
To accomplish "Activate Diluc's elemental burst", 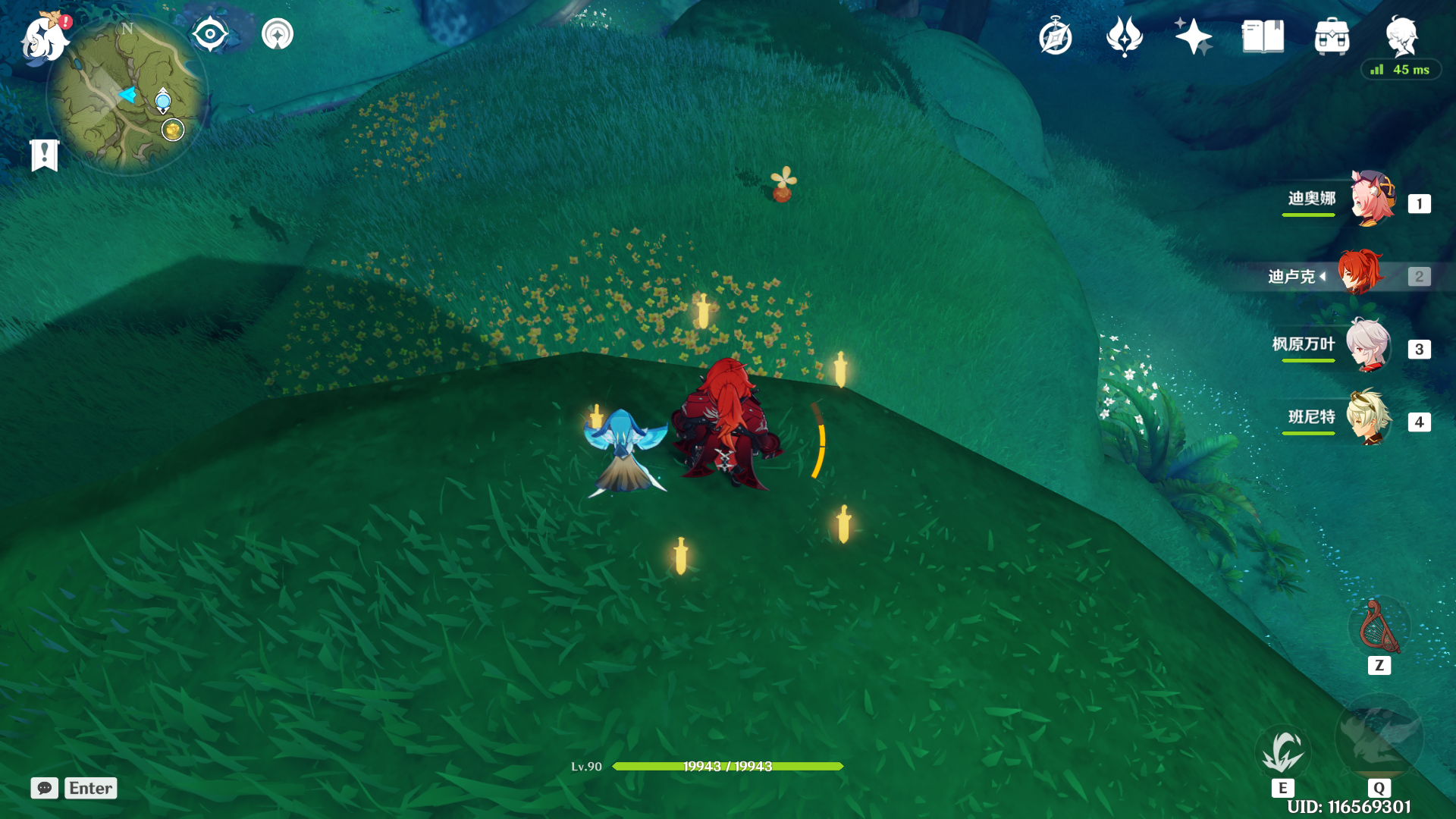I will [1379, 737].
